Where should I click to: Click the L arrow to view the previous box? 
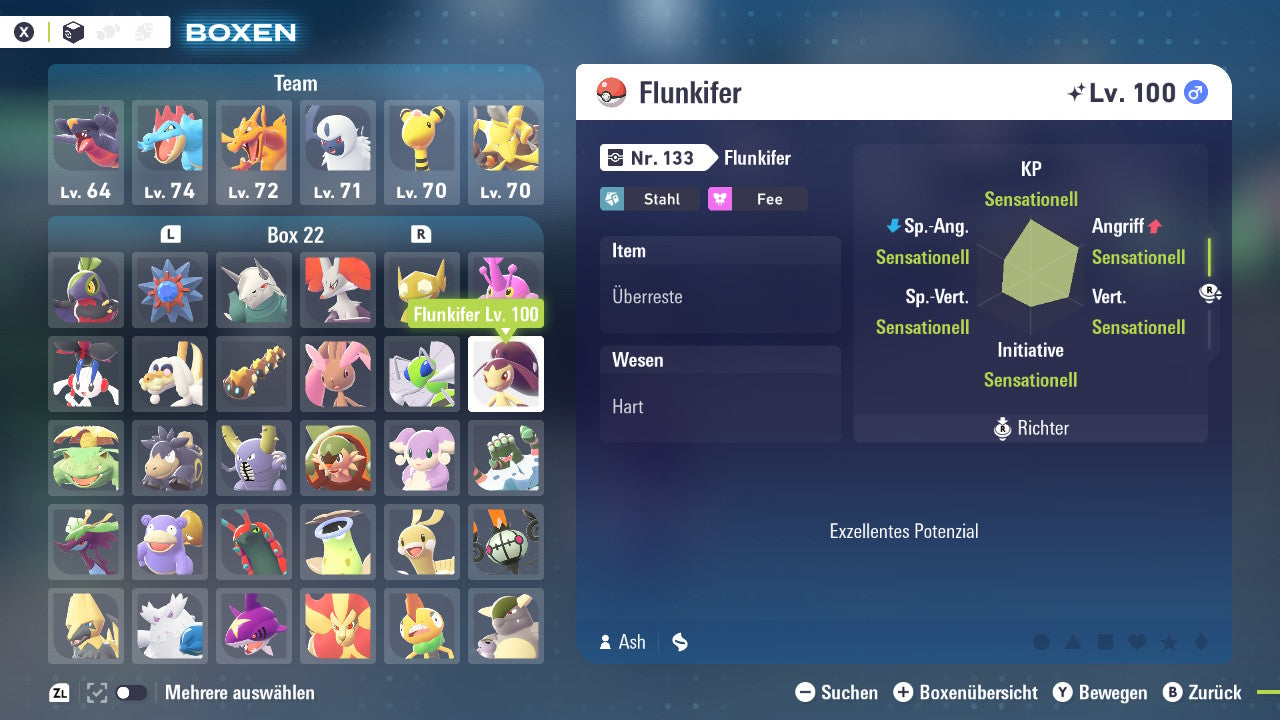(169, 234)
